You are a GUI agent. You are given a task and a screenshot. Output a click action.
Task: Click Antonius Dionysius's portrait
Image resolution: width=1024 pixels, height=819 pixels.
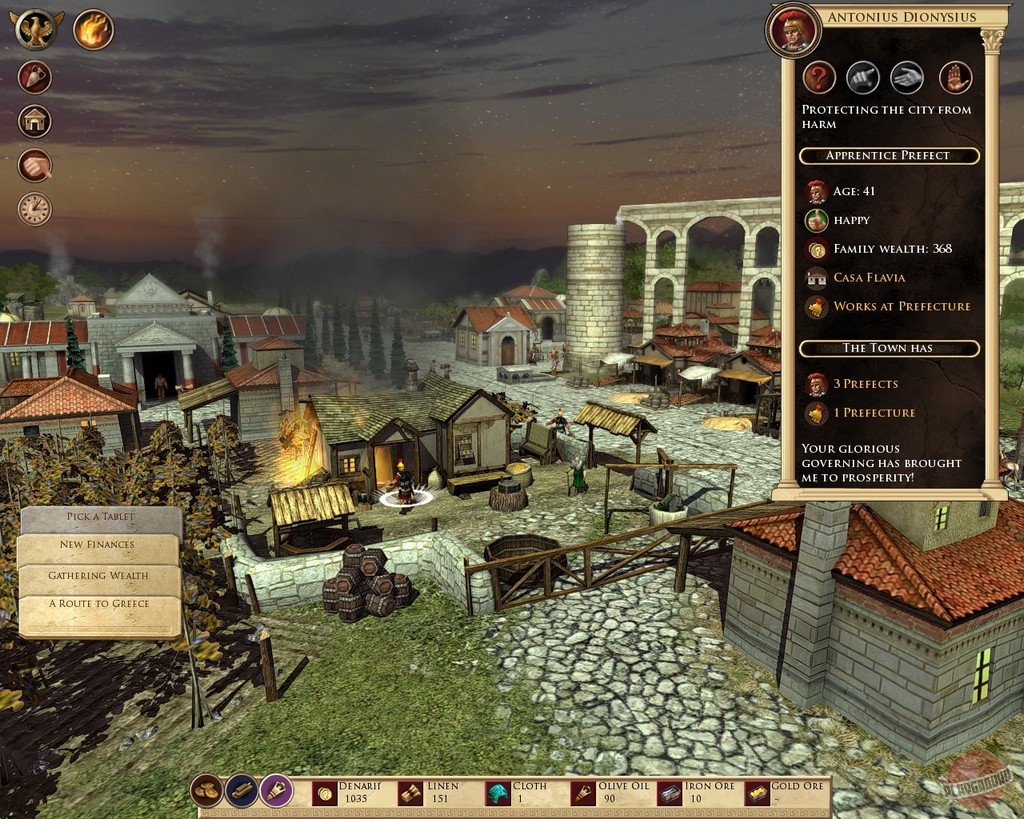point(794,31)
